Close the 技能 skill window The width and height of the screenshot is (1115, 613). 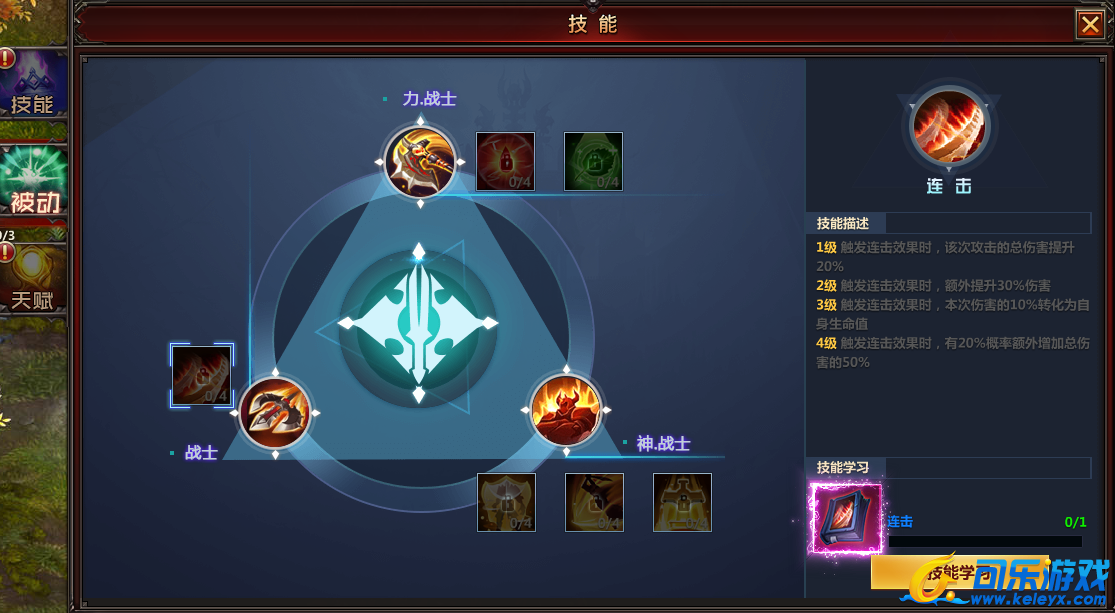(x=1089, y=24)
